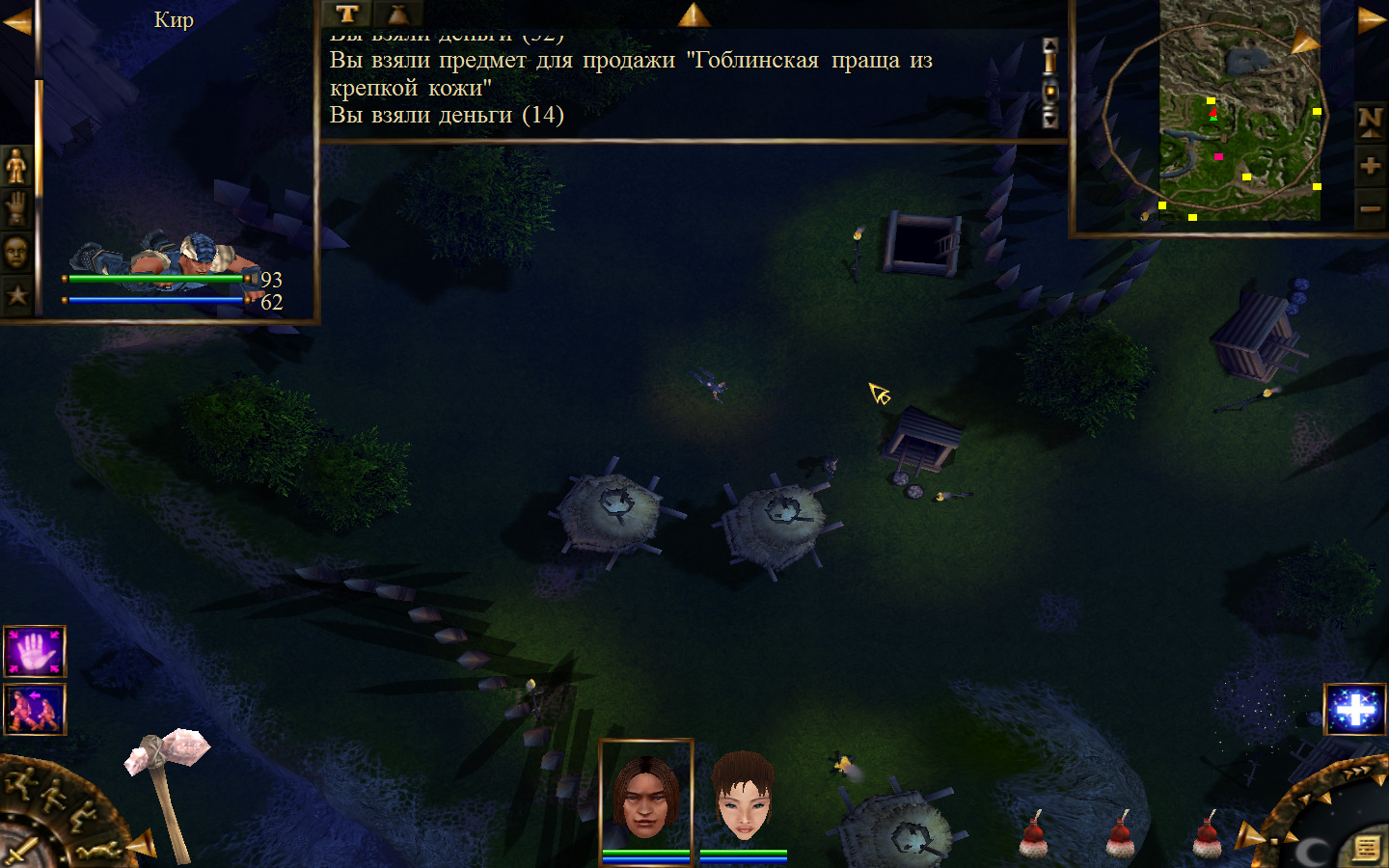The width and height of the screenshot is (1389, 868).
Task: Collapse the minimap panel with right arrow
Action: click(1371, 21)
